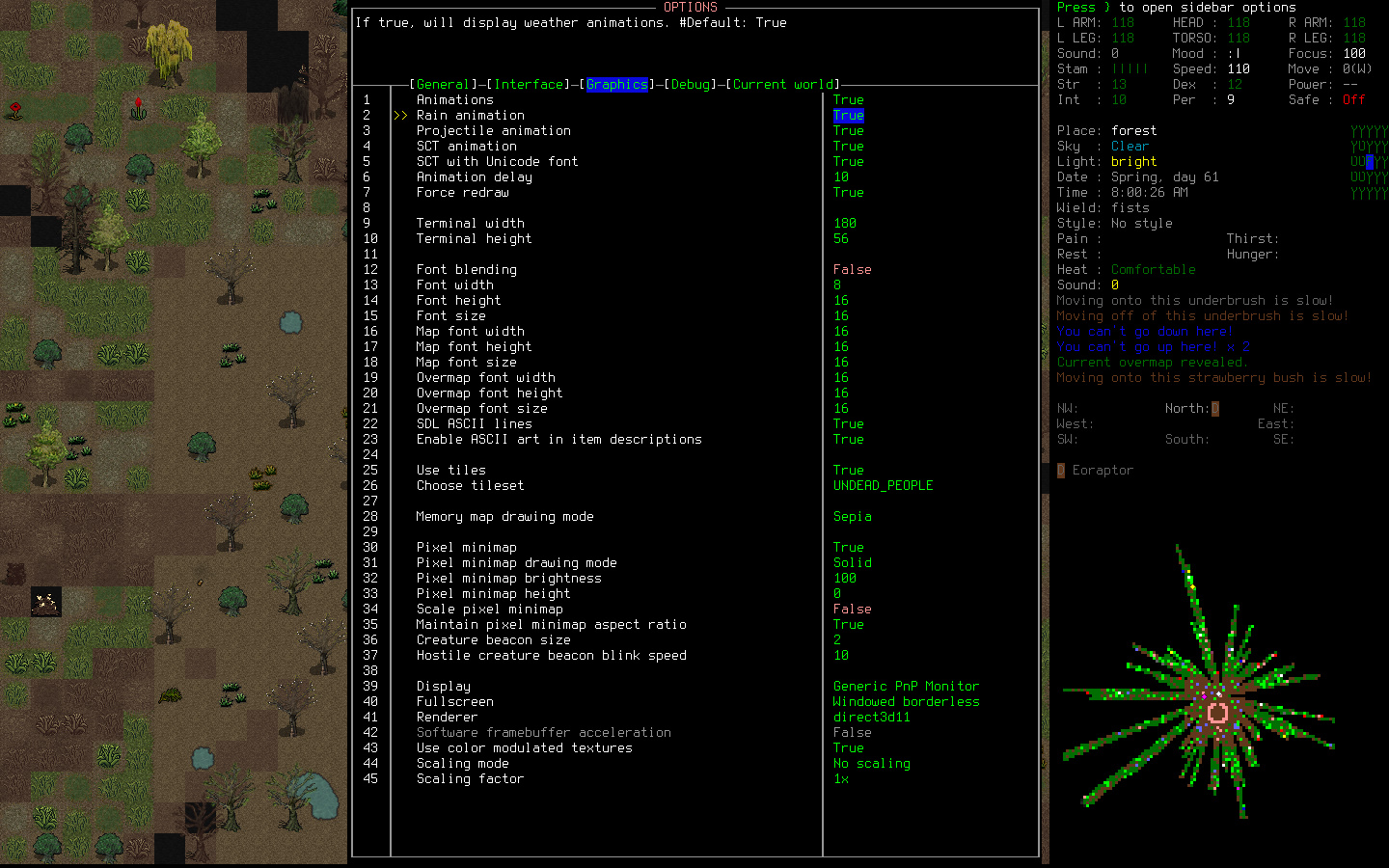Disable the Use tiles option
This screenshot has height=868, width=1389.
coord(846,470)
